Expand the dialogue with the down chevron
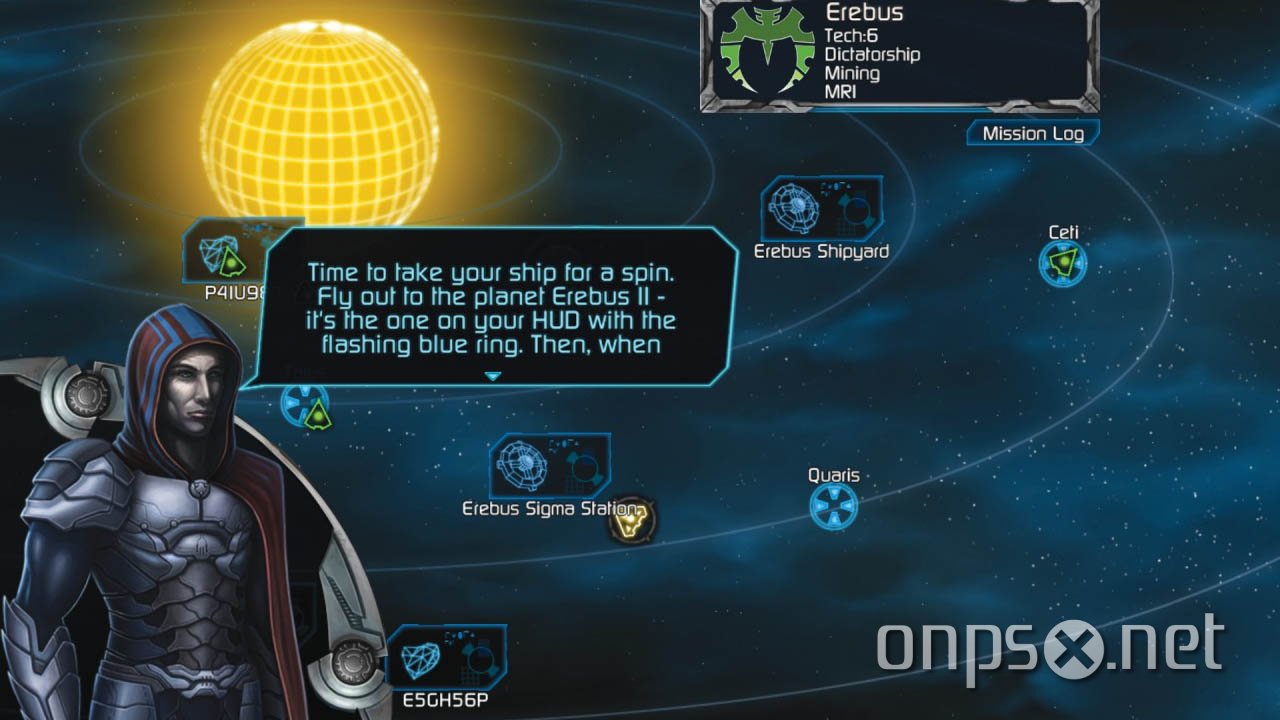Screen dimensions: 1280x720 pos(493,375)
